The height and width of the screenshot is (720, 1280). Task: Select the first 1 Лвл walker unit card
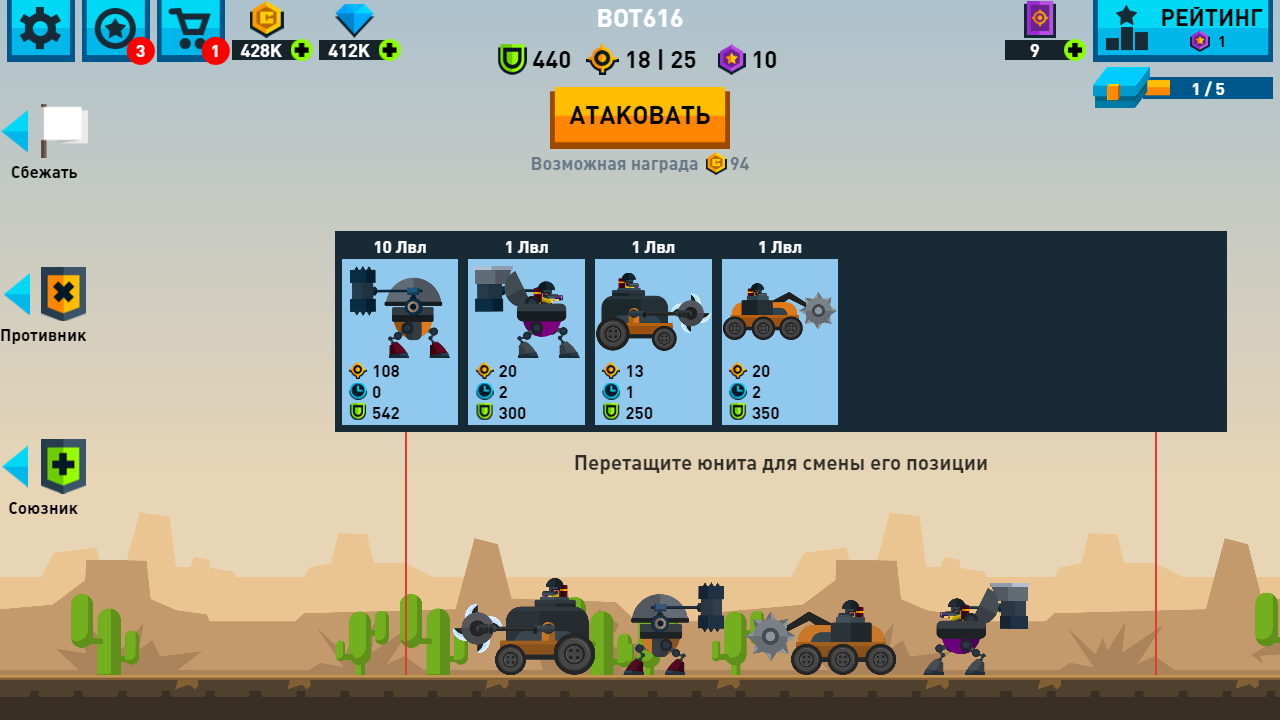[526, 340]
